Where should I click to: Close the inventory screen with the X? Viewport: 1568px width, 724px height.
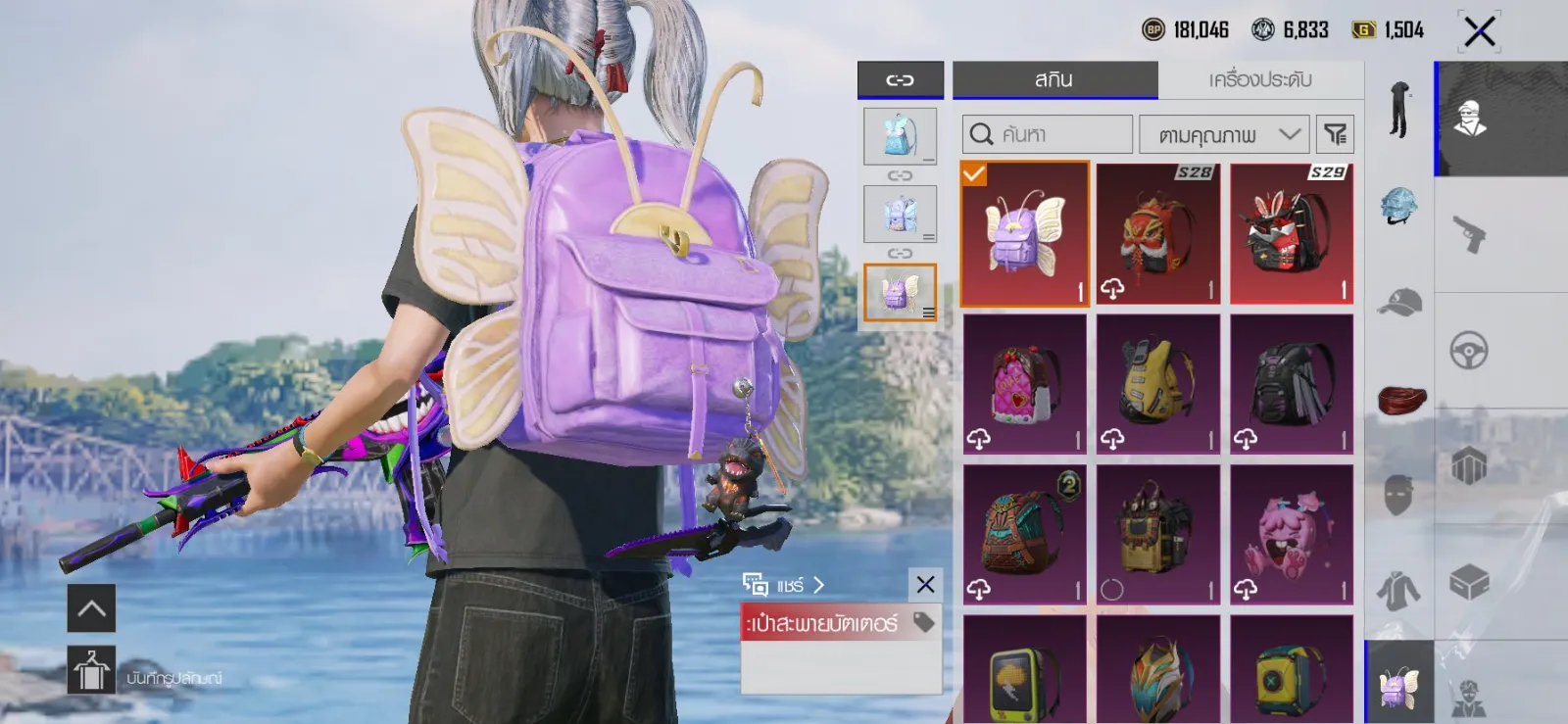coord(1479,31)
